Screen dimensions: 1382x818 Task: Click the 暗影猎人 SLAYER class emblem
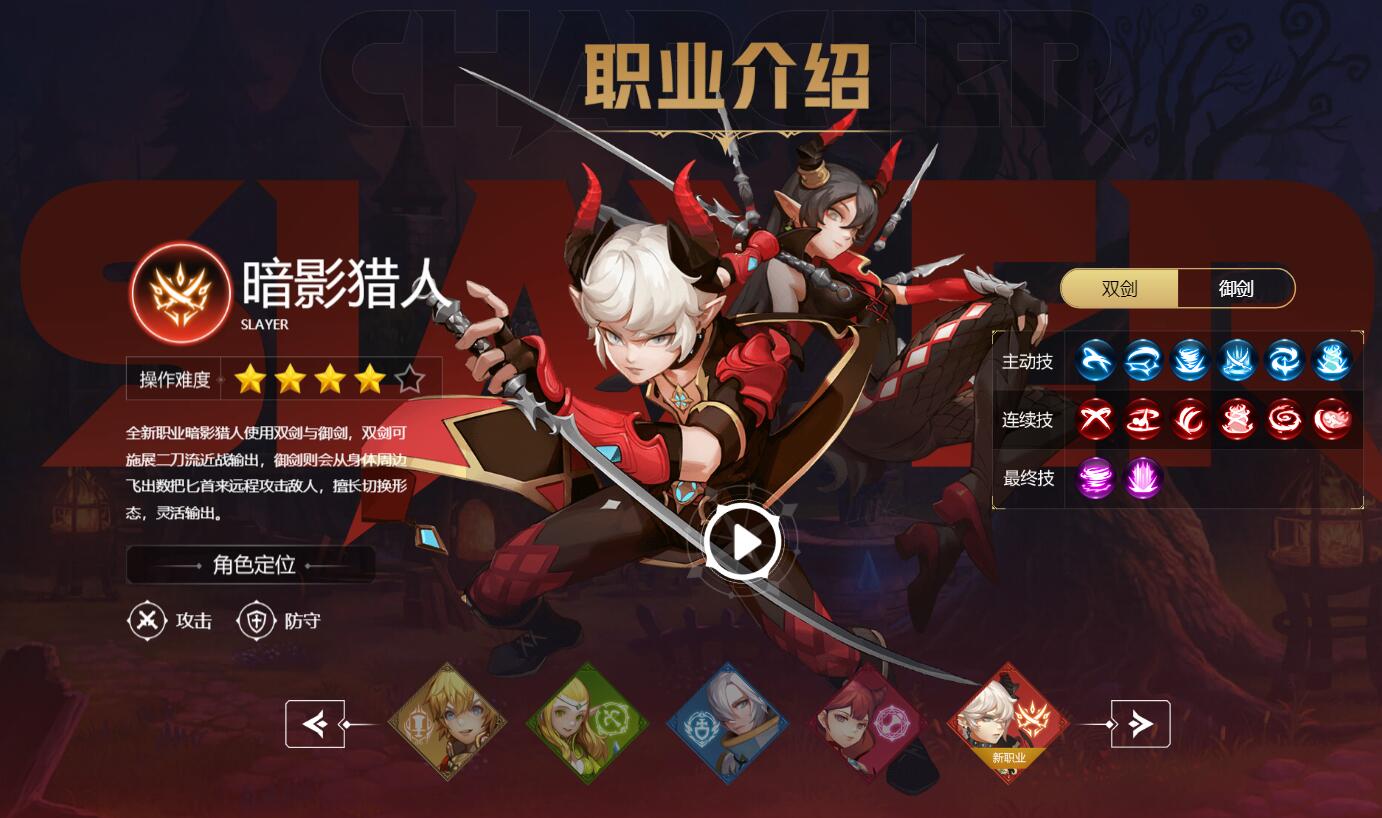(x=178, y=293)
